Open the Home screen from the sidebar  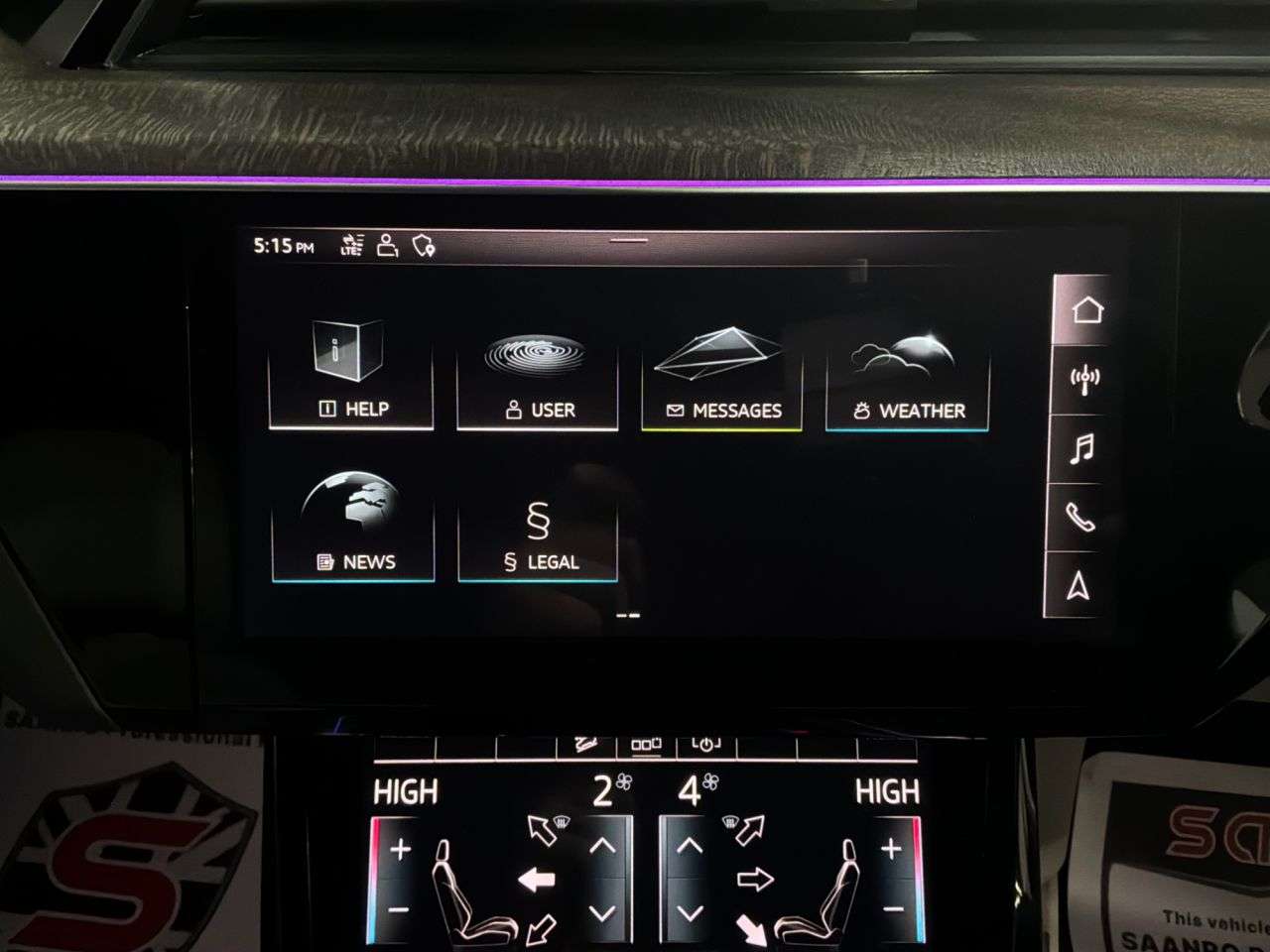pyautogui.click(x=1086, y=309)
